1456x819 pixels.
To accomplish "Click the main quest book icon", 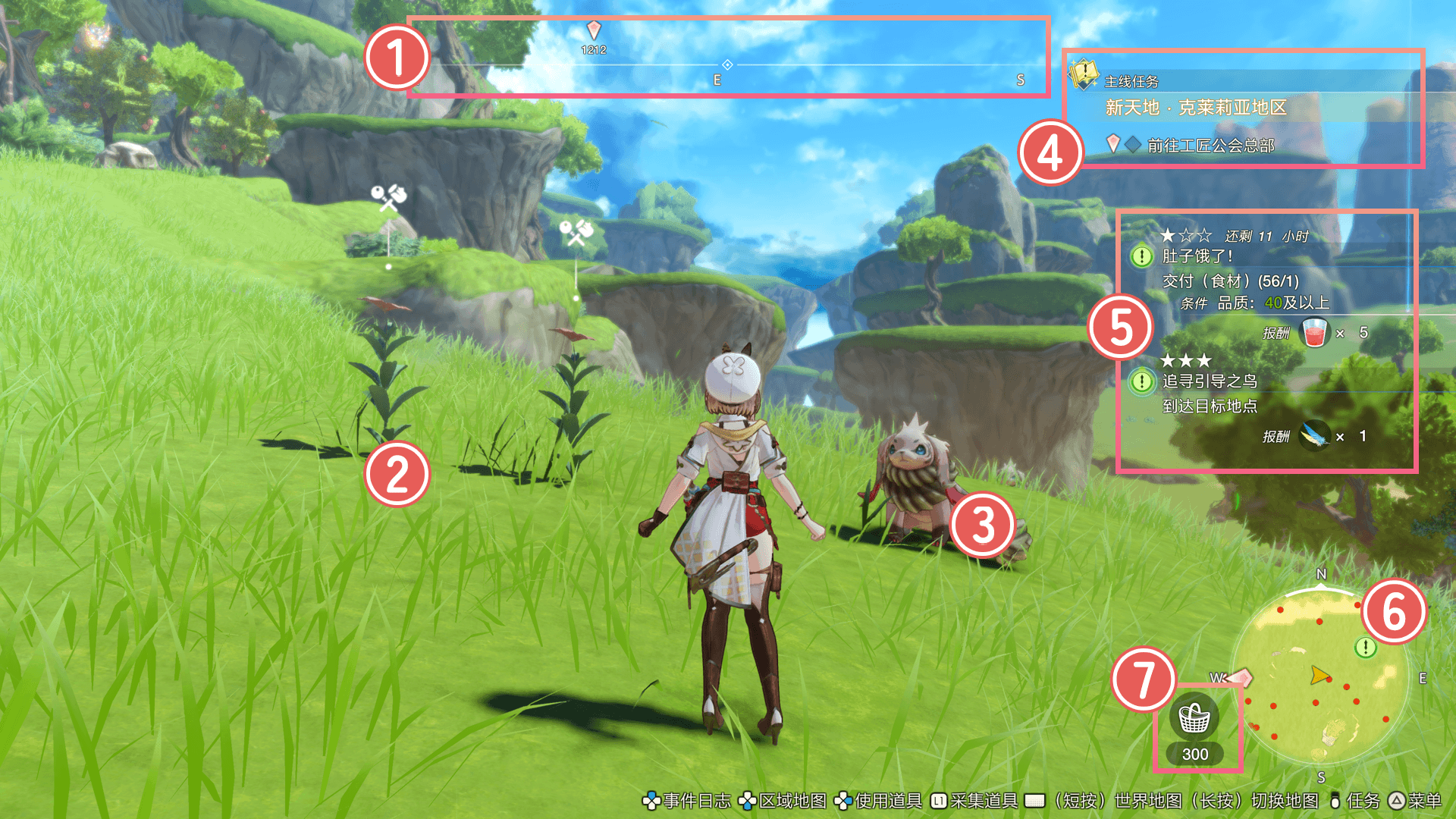I will pos(1083,74).
